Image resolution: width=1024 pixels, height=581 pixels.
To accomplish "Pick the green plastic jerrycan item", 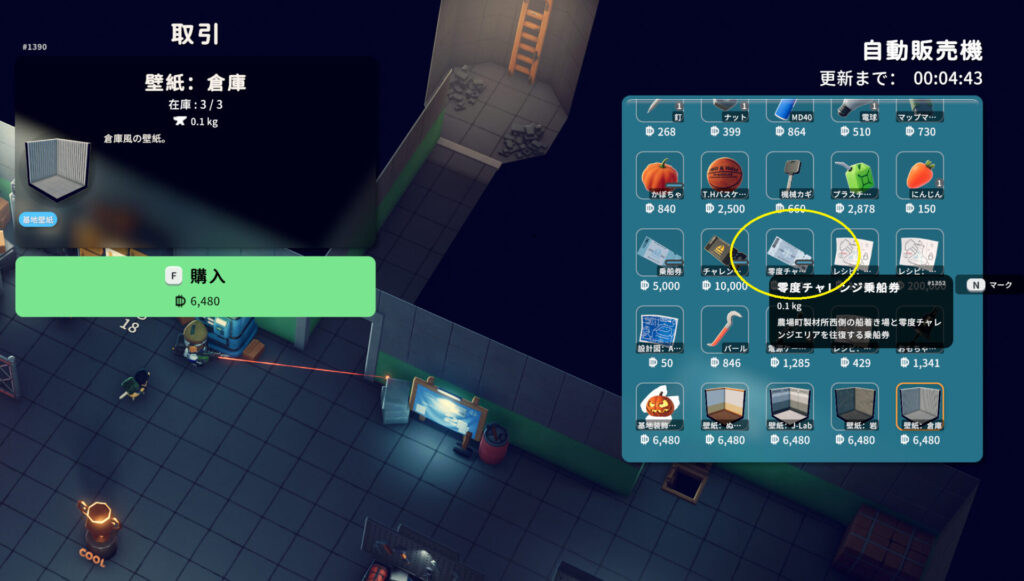I will coord(855,175).
